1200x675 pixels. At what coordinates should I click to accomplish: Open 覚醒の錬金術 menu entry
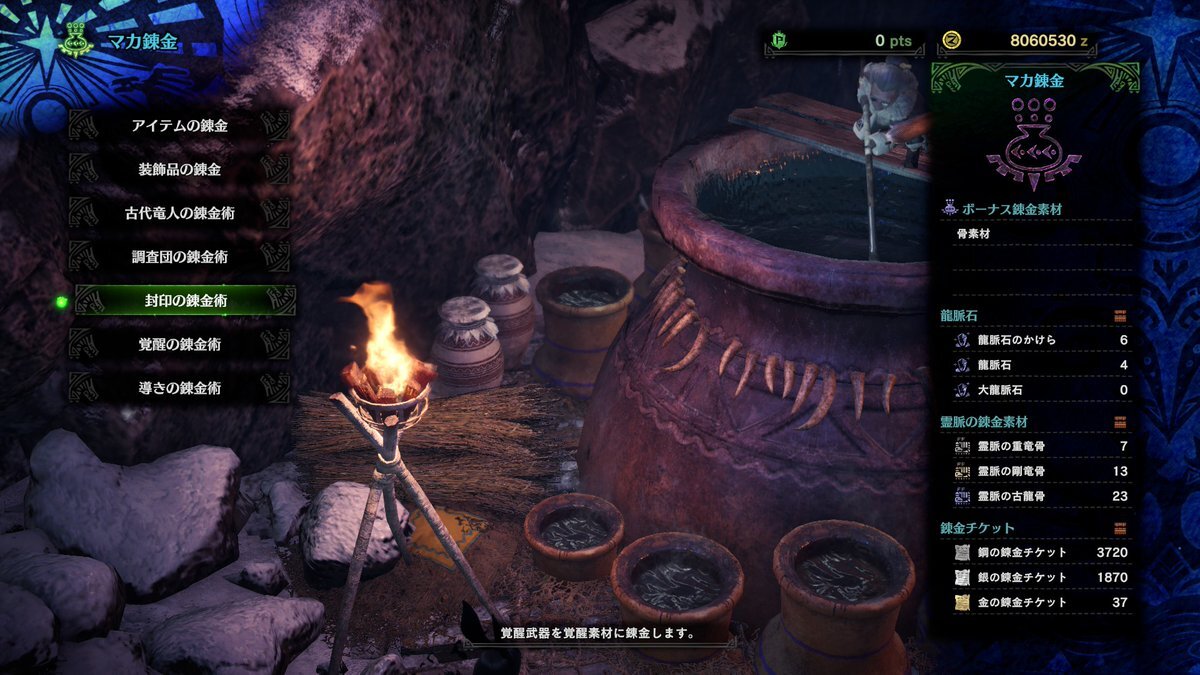[x=180, y=344]
